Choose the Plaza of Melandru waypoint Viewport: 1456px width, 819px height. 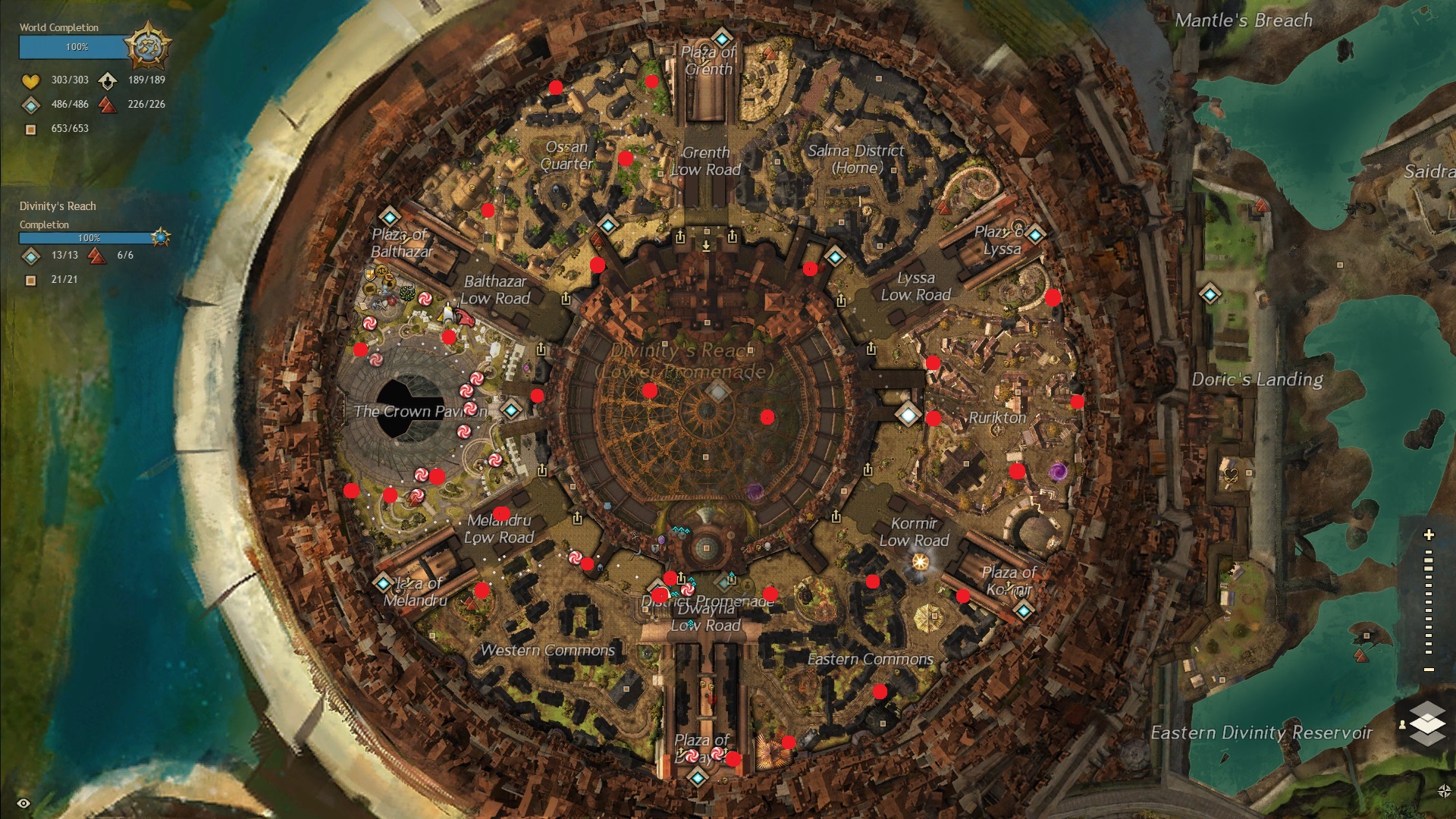coord(382,583)
